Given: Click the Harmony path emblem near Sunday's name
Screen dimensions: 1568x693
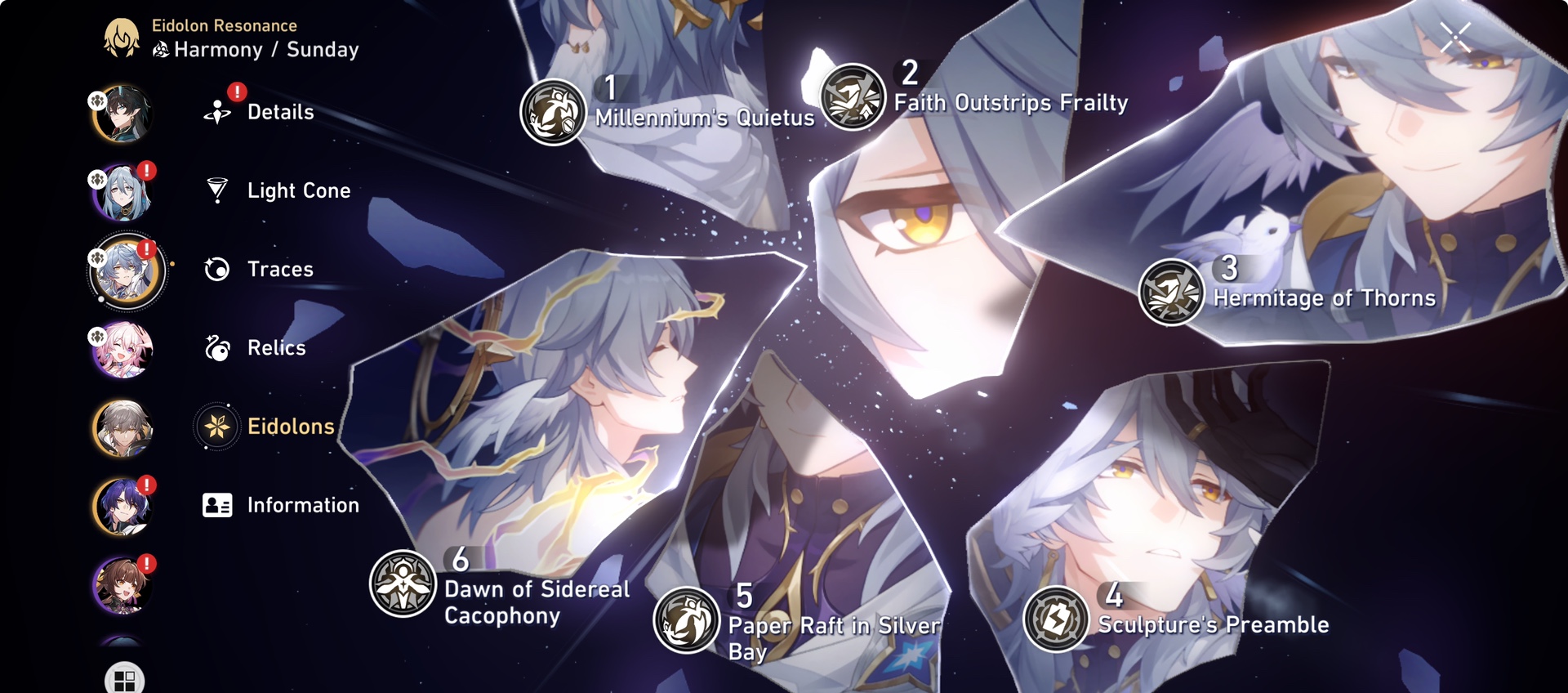Looking at the screenshot, I should tap(160, 49).
